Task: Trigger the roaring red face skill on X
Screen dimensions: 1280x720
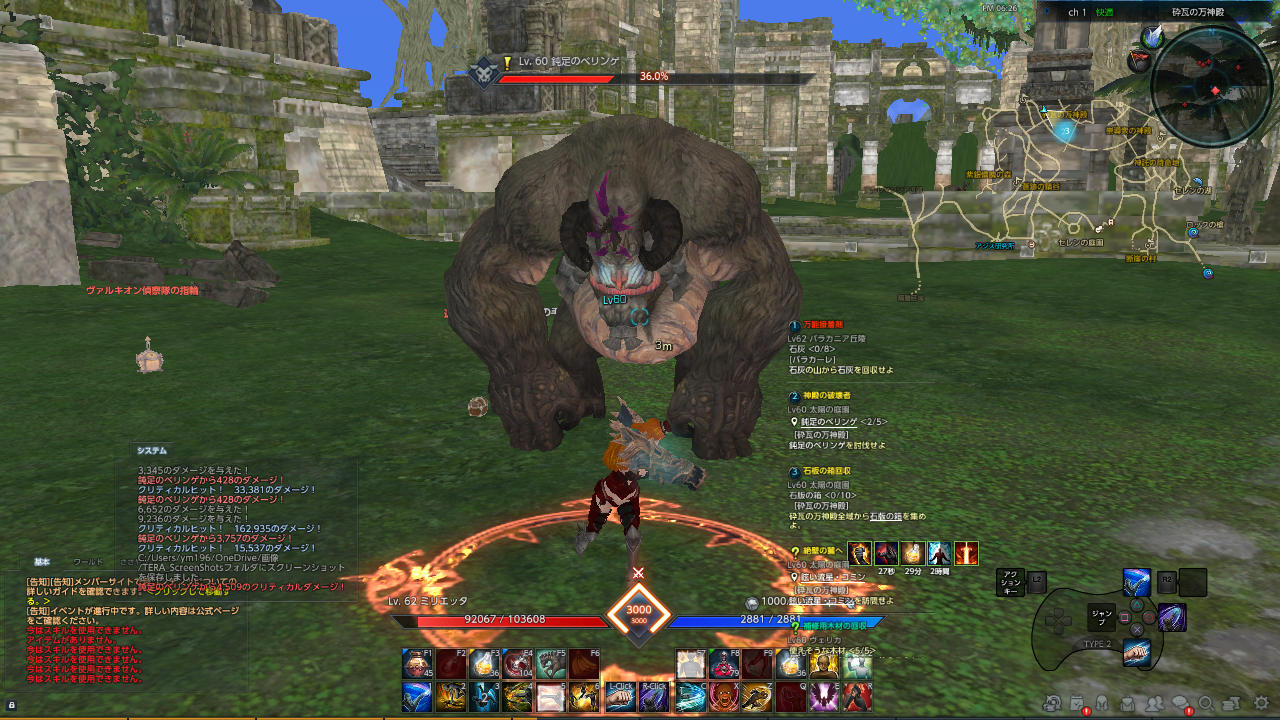Action: [x=724, y=697]
